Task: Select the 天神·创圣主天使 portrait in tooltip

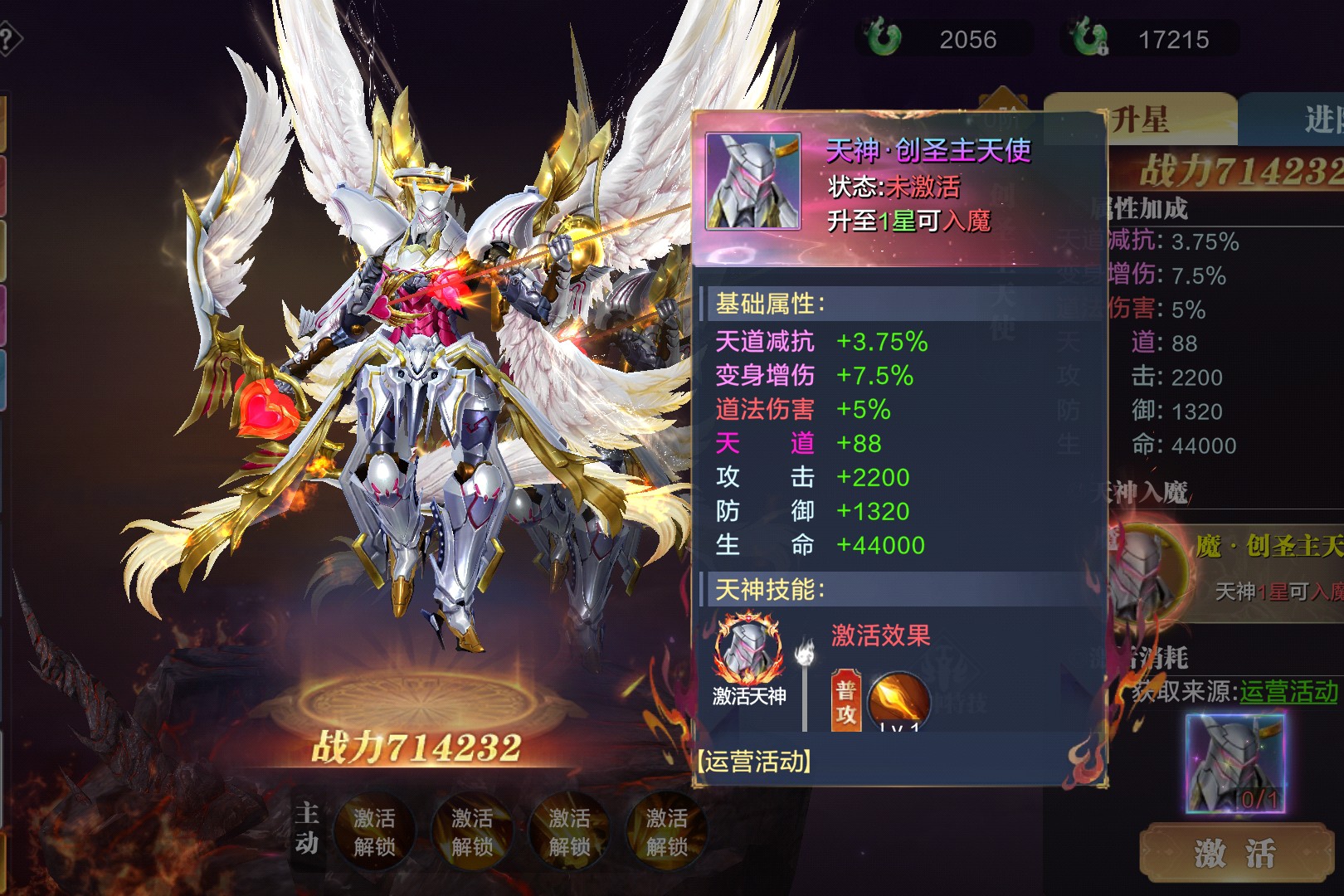Action: (752, 181)
